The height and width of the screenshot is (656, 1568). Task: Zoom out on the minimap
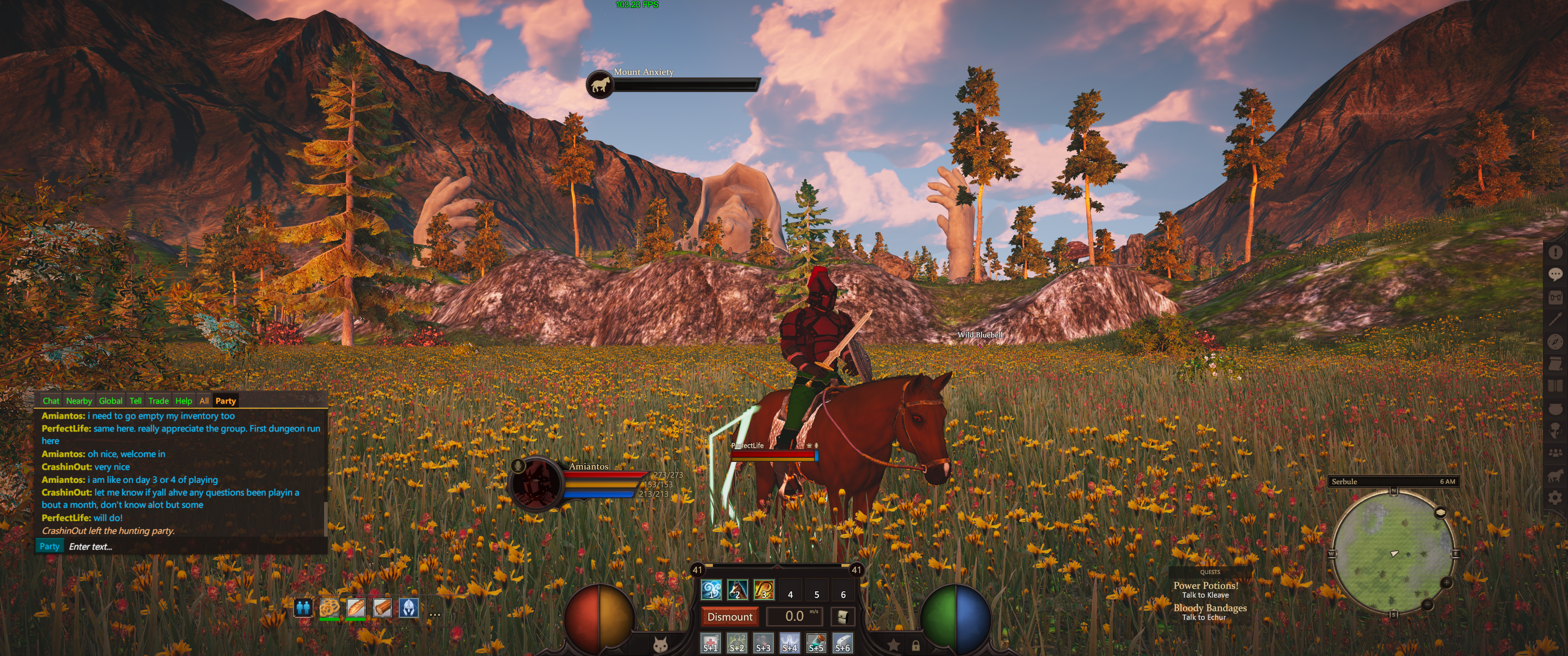(x=1428, y=605)
